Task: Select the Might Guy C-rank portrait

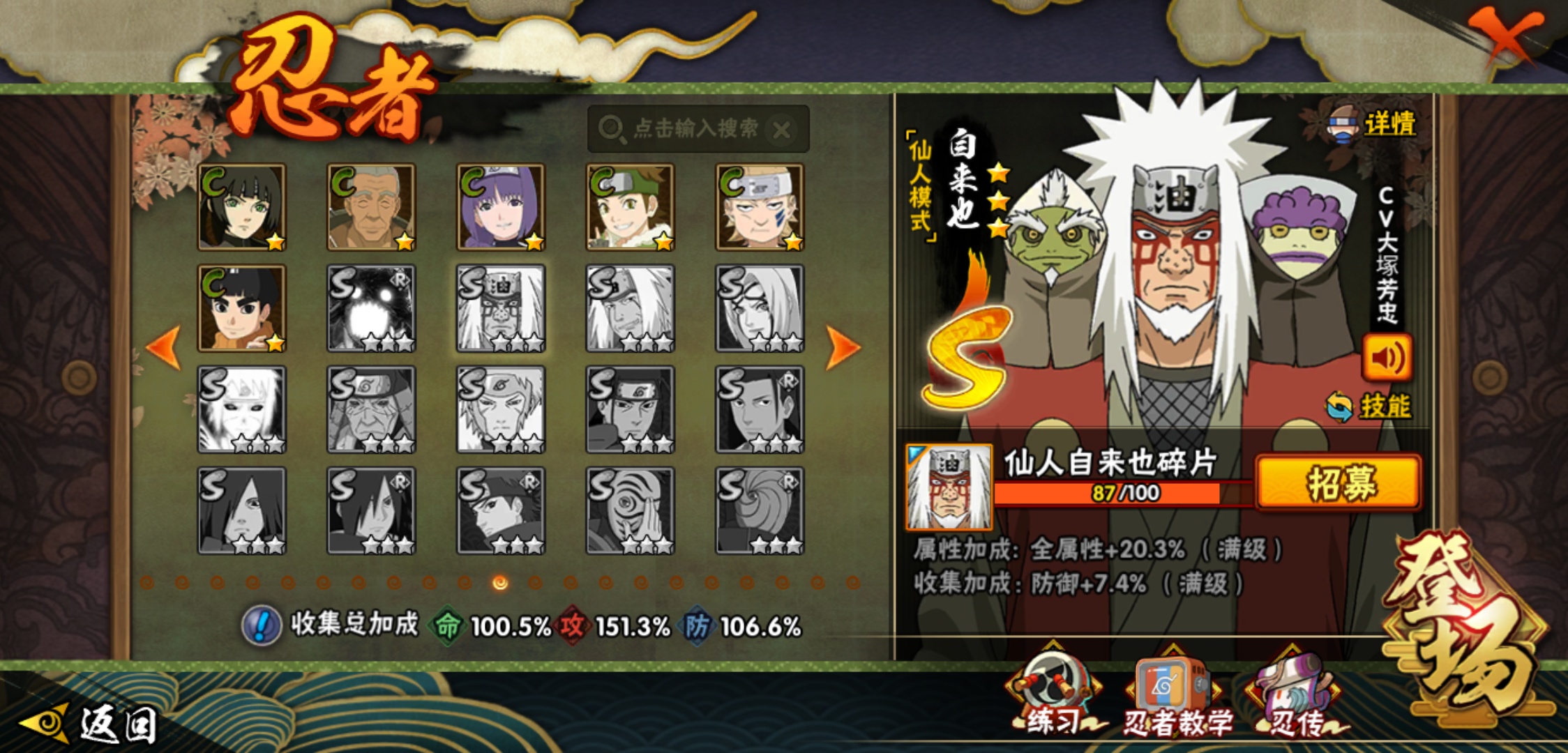Action: [241, 308]
